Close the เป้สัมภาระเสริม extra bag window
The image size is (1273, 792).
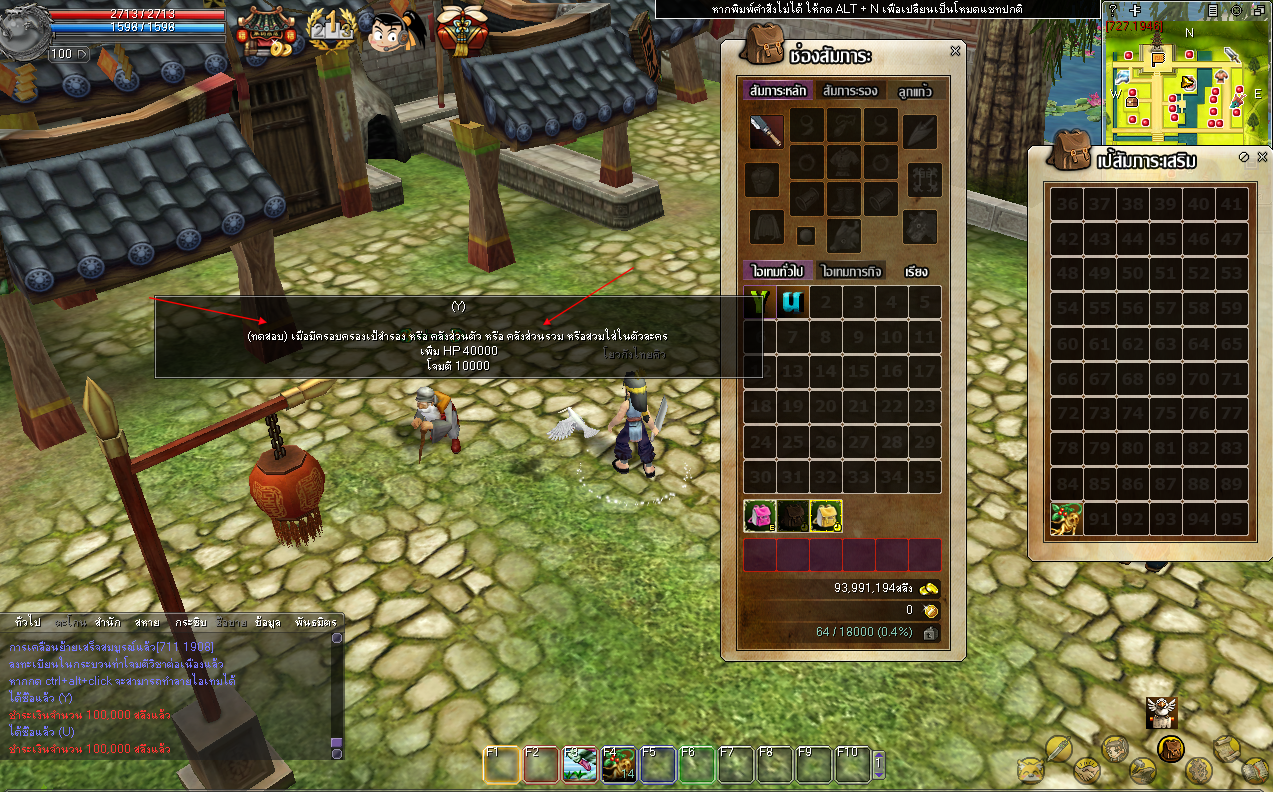click(1262, 157)
